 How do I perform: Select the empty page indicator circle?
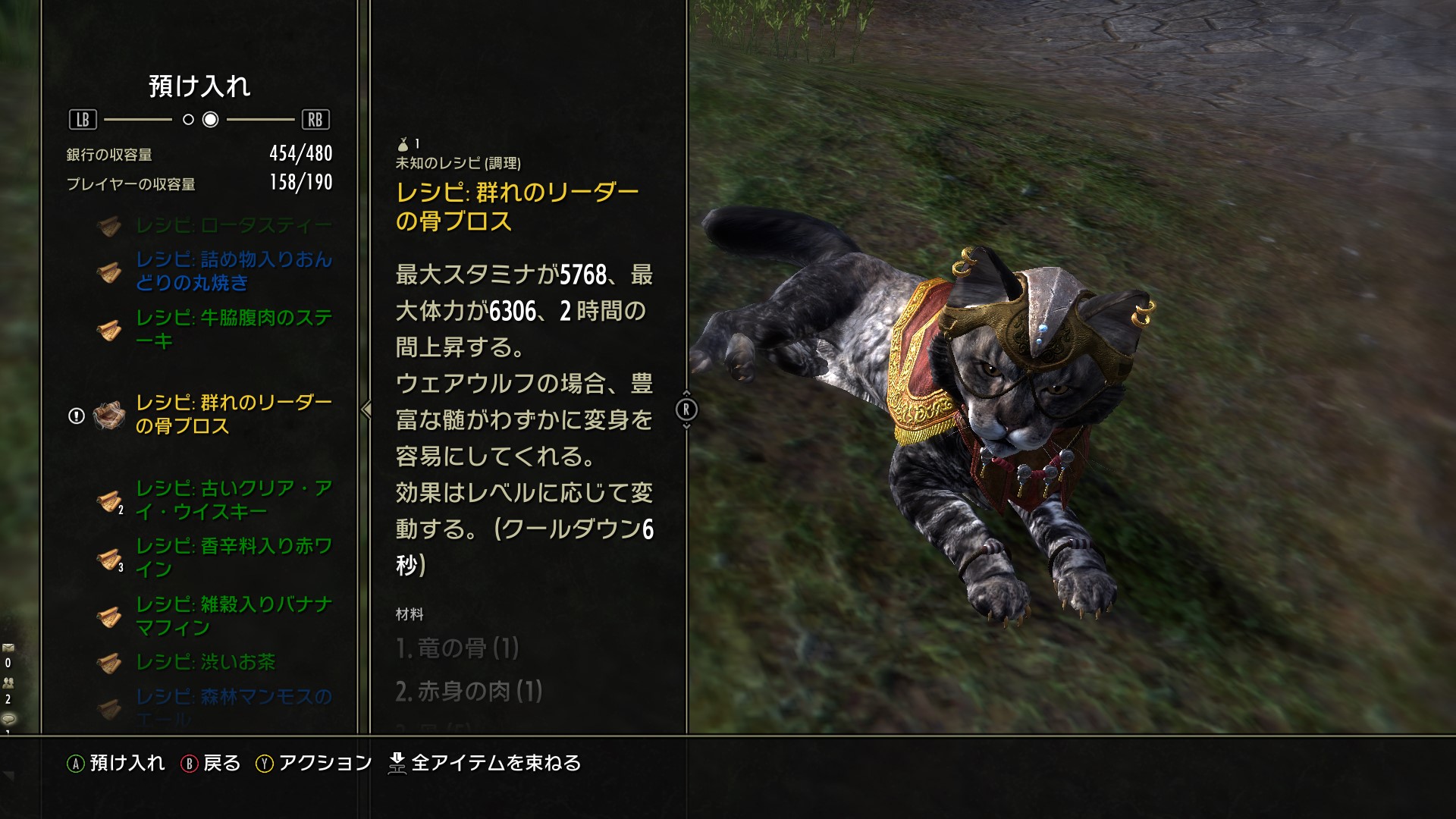[189, 119]
